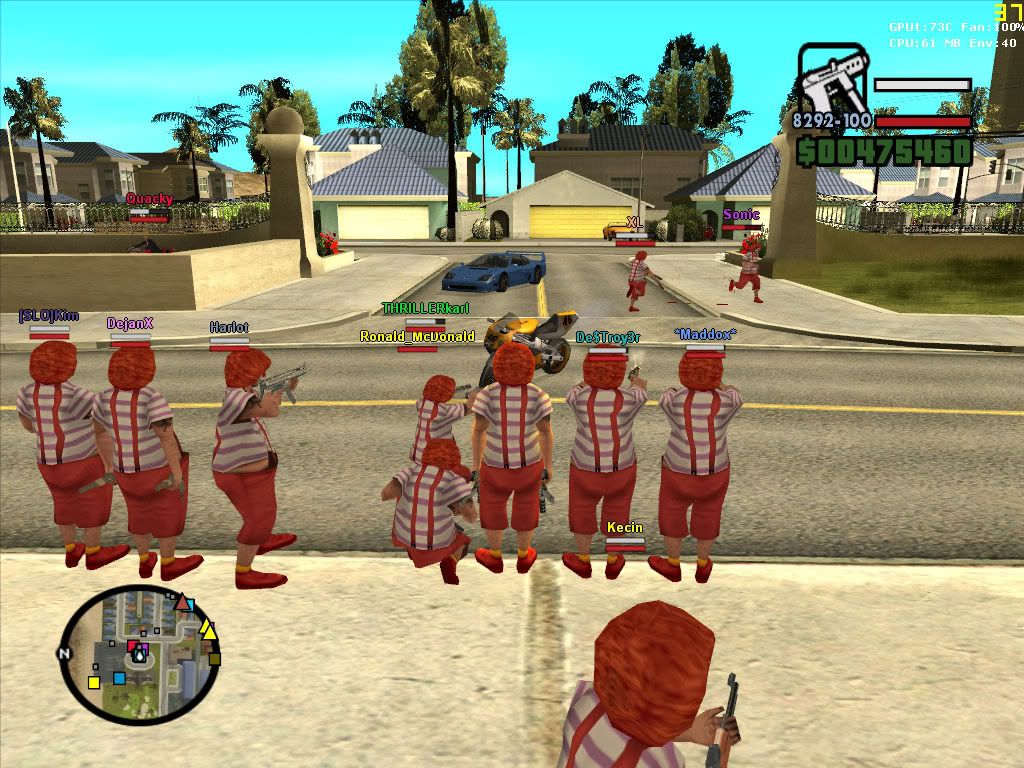This screenshot has width=1024, height=768.
Task: Select the Quacky player name tag
Action: point(149,199)
